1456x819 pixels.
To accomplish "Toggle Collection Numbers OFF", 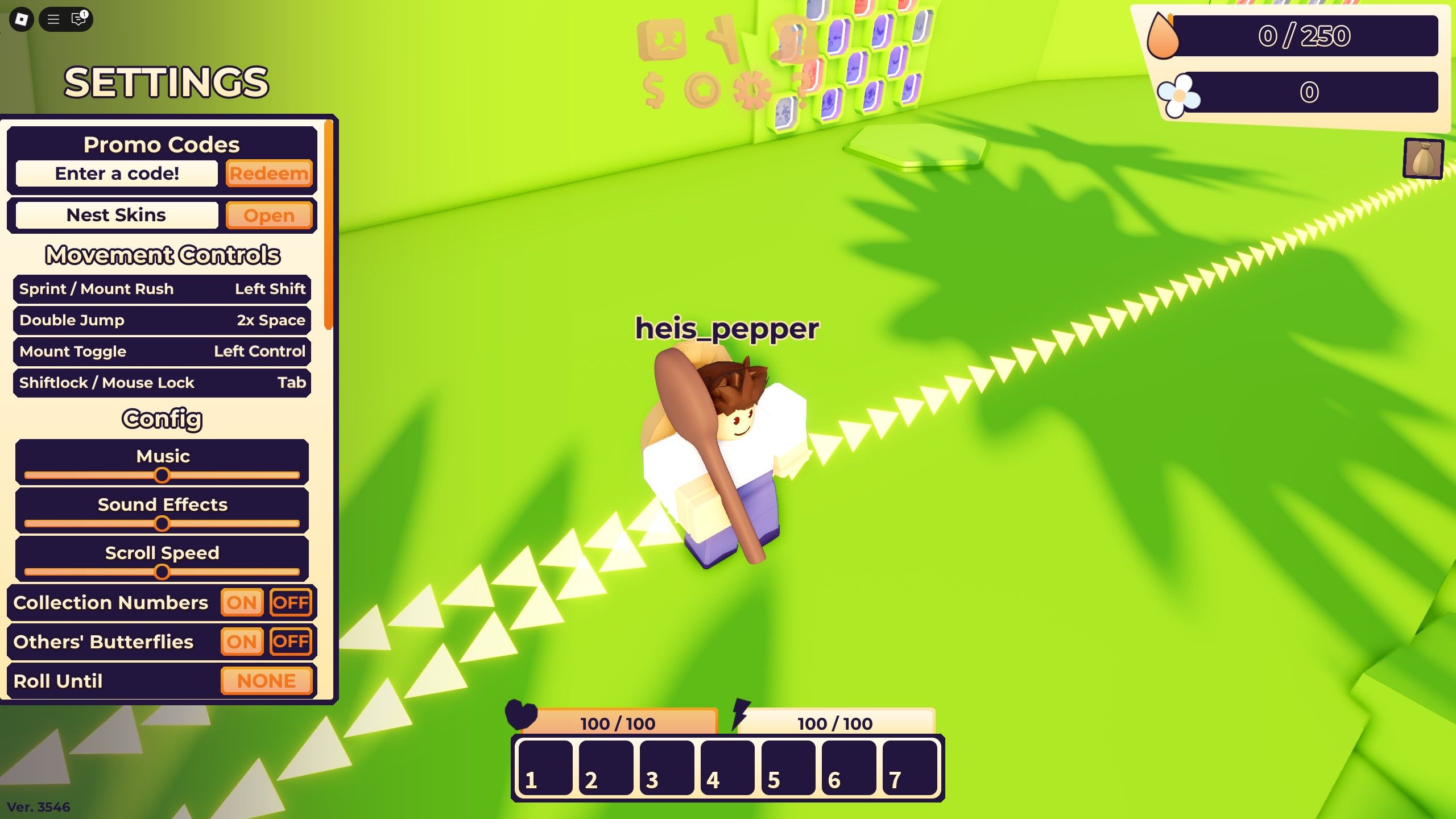I will click(x=291, y=603).
